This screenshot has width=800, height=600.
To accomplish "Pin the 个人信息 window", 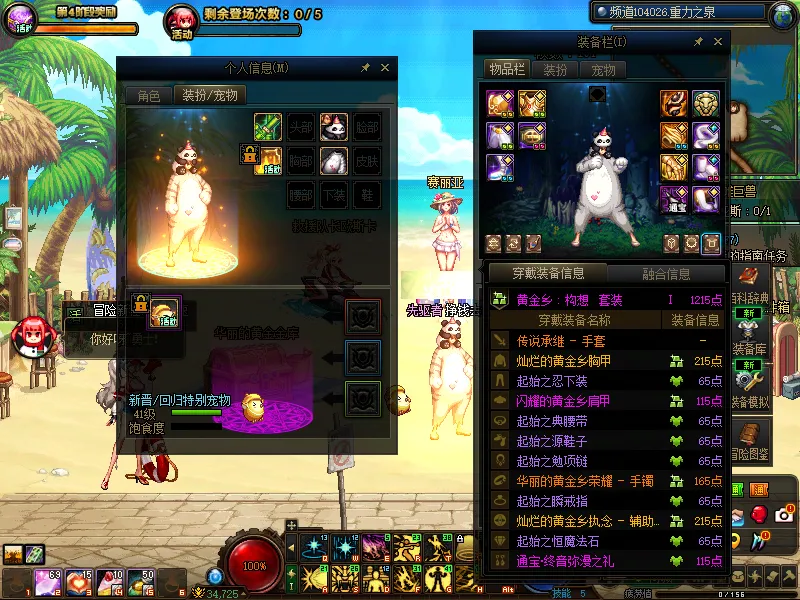I will [x=365, y=68].
